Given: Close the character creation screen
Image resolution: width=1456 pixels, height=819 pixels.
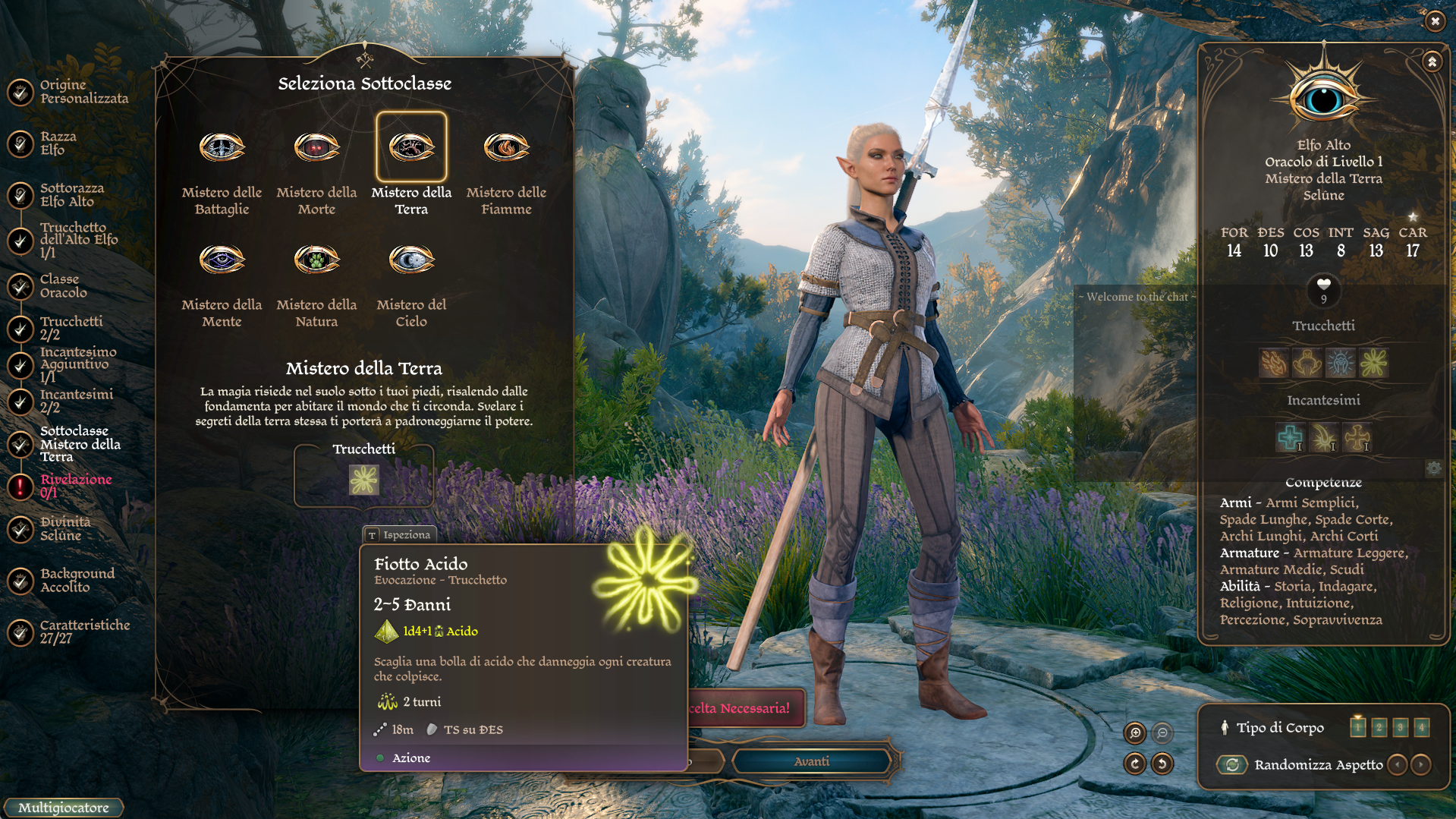Looking at the screenshot, I should click(1435, 21).
